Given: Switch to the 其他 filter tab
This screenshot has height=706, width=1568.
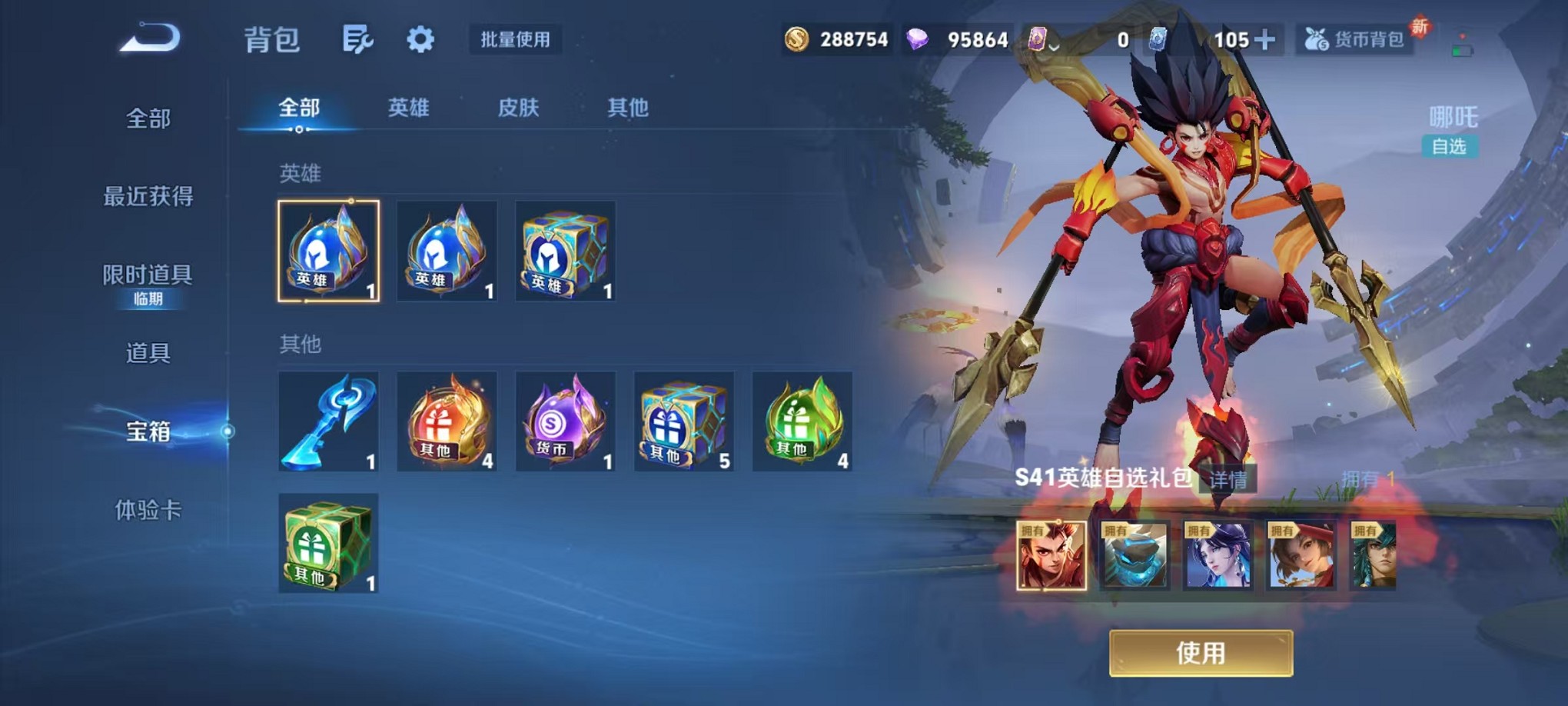Looking at the screenshot, I should point(630,109).
